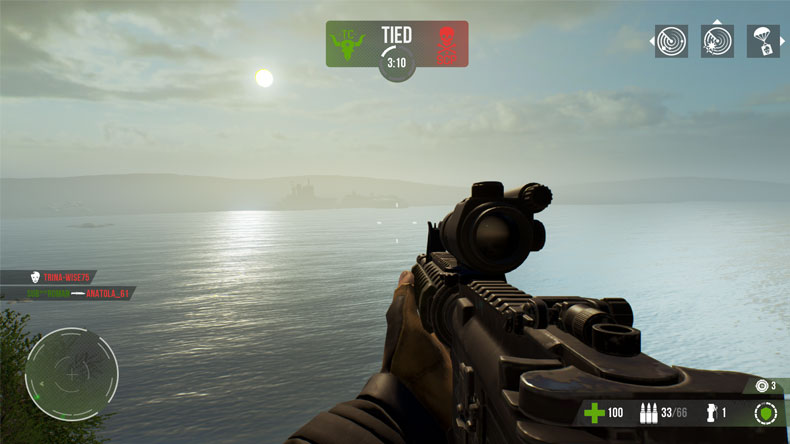This screenshot has width=790, height=444.
Task: Select the radar scan killstreak icon
Action: [671, 41]
